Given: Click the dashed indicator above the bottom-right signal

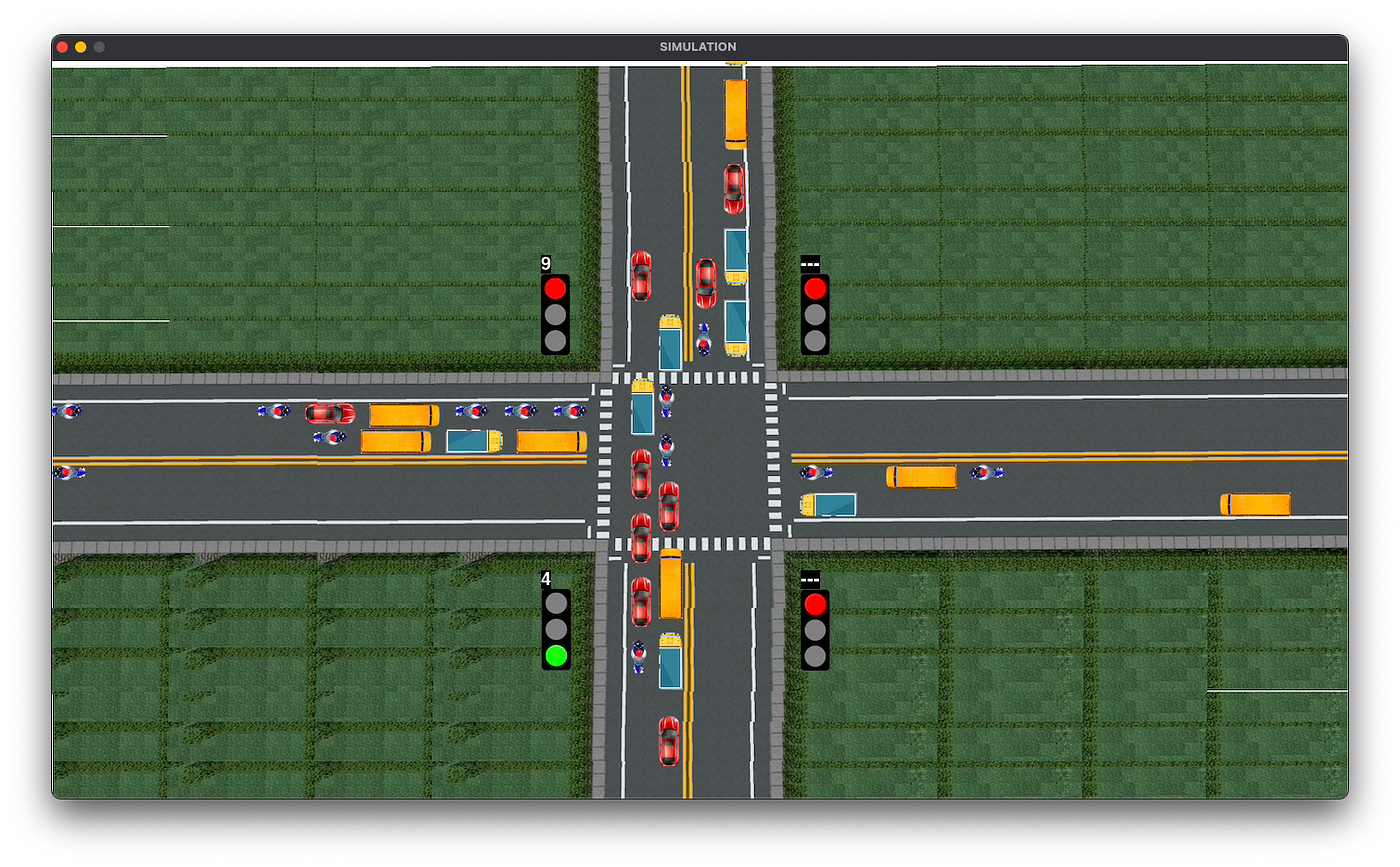Looking at the screenshot, I should (x=812, y=580).
